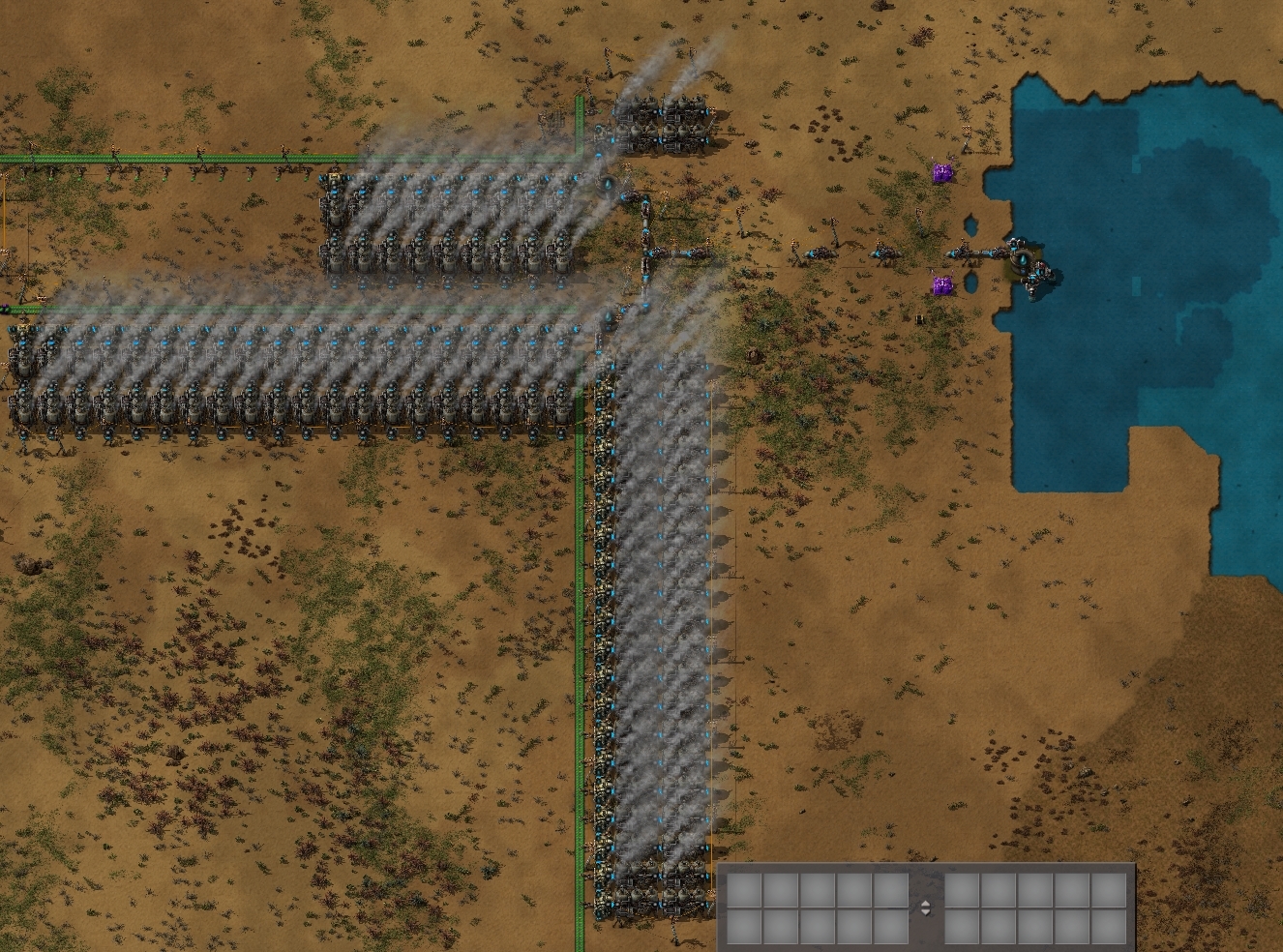The height and width of the screenshot is (952, 1283).
Task: Click the purple spawner north of the pipeline
Action: pyautogui.click(x=941, y=172)
